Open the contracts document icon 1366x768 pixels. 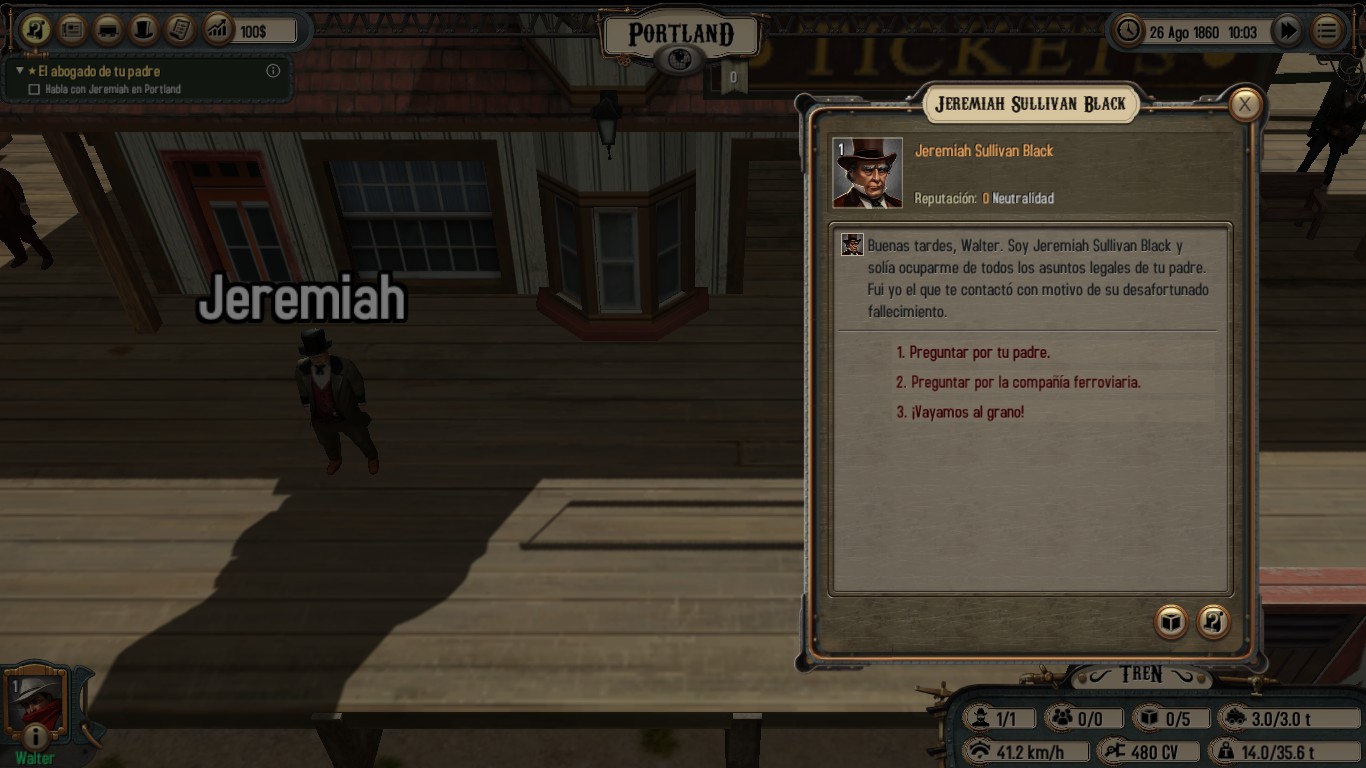(180, 30)
